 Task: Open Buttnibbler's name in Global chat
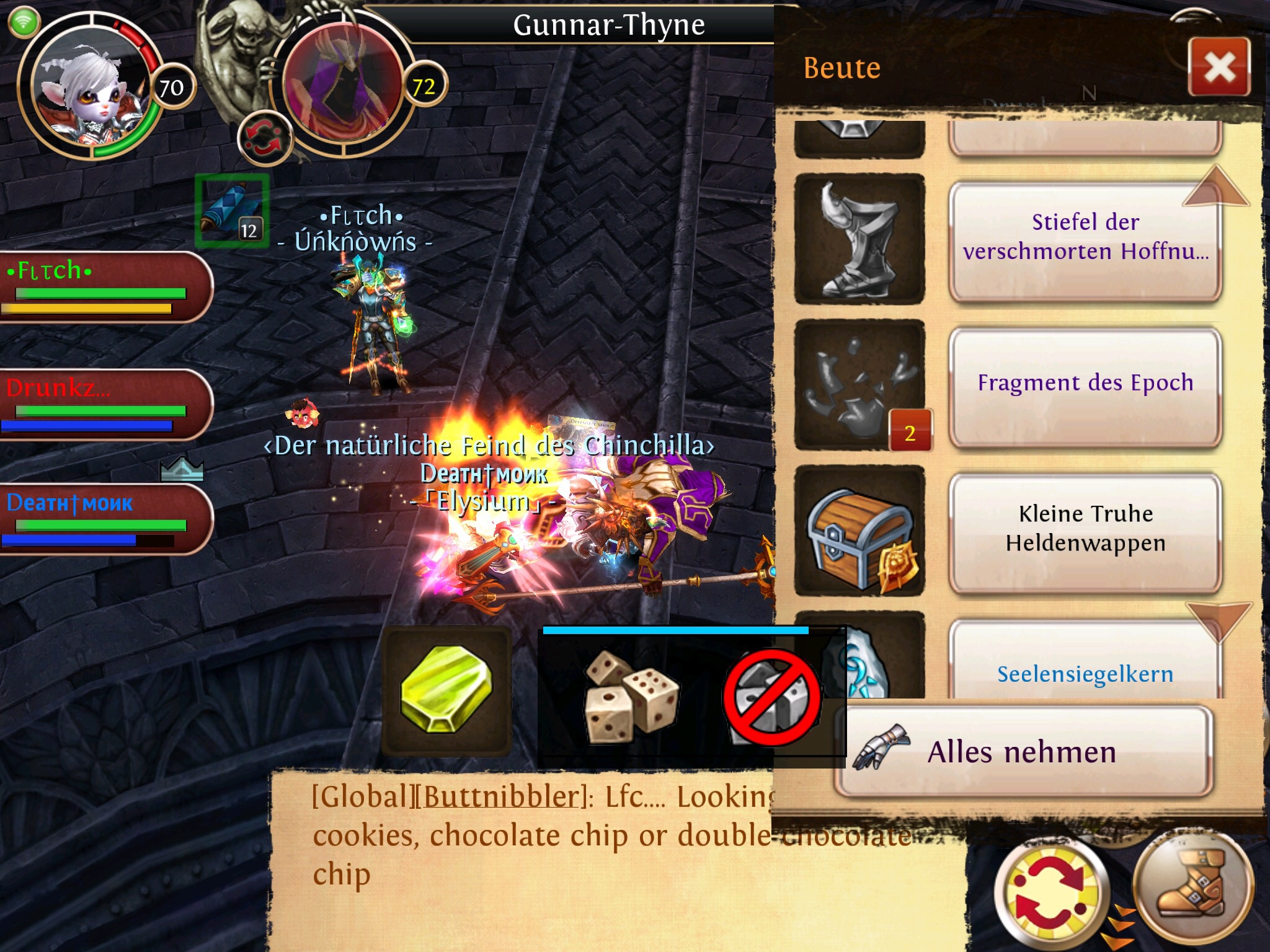click(x=501, y=796)
